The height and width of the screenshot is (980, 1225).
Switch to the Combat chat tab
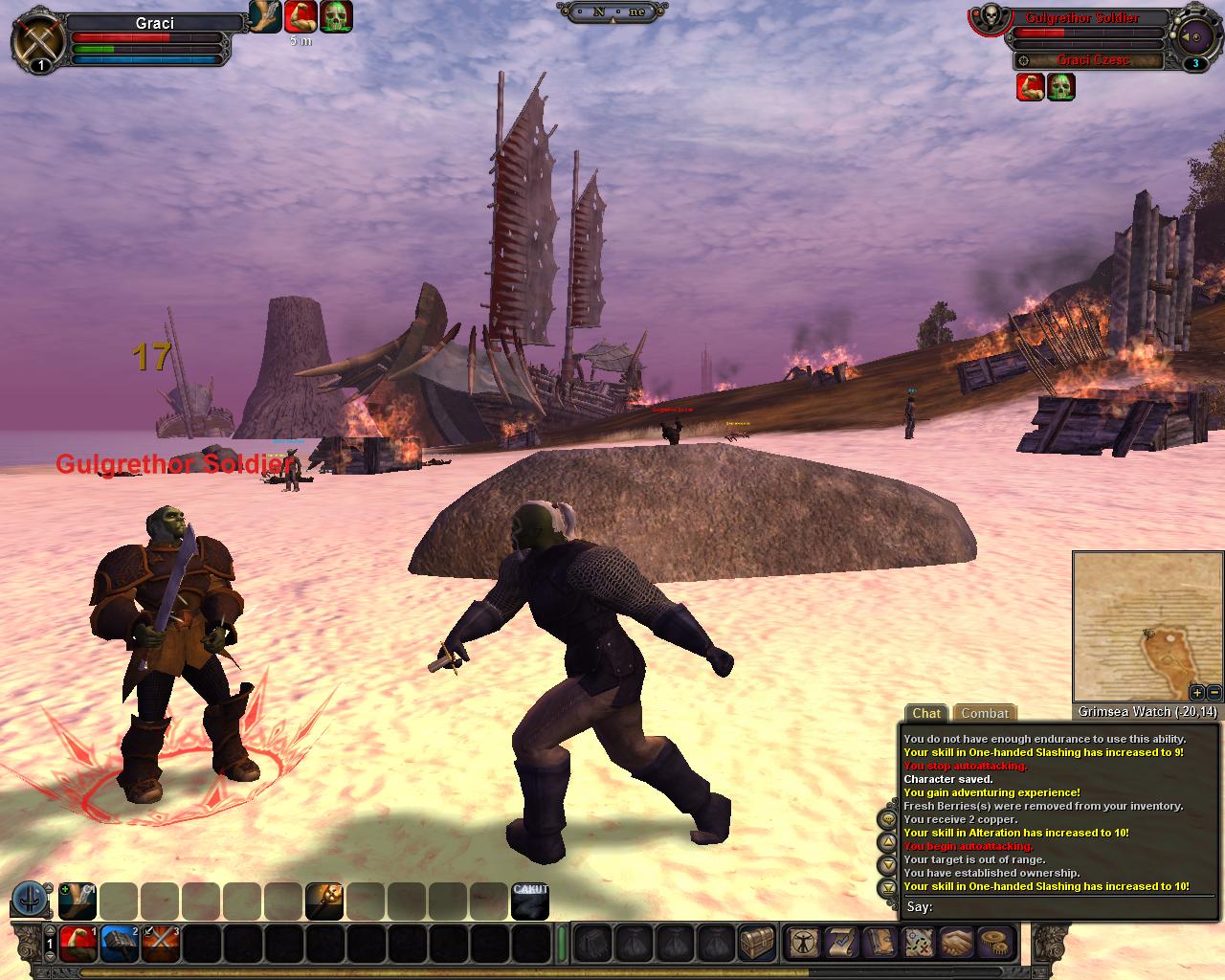pyautogui.click(x=985, y=713)
